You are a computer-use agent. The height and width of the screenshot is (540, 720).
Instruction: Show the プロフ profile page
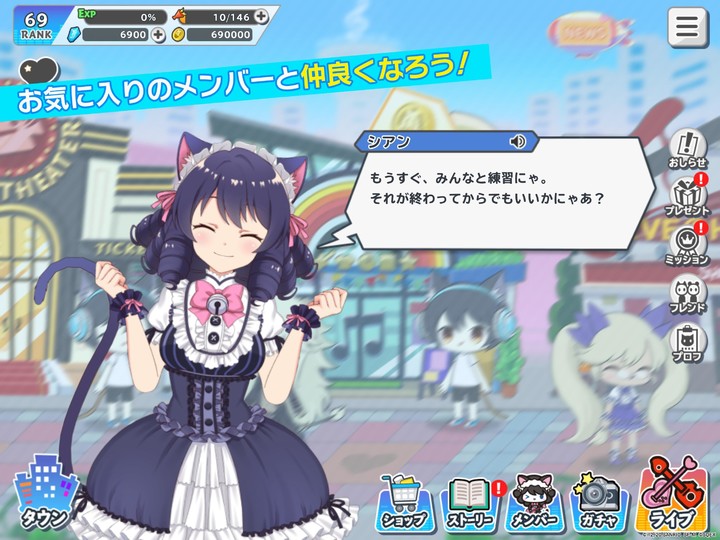[x=687, y=343]
